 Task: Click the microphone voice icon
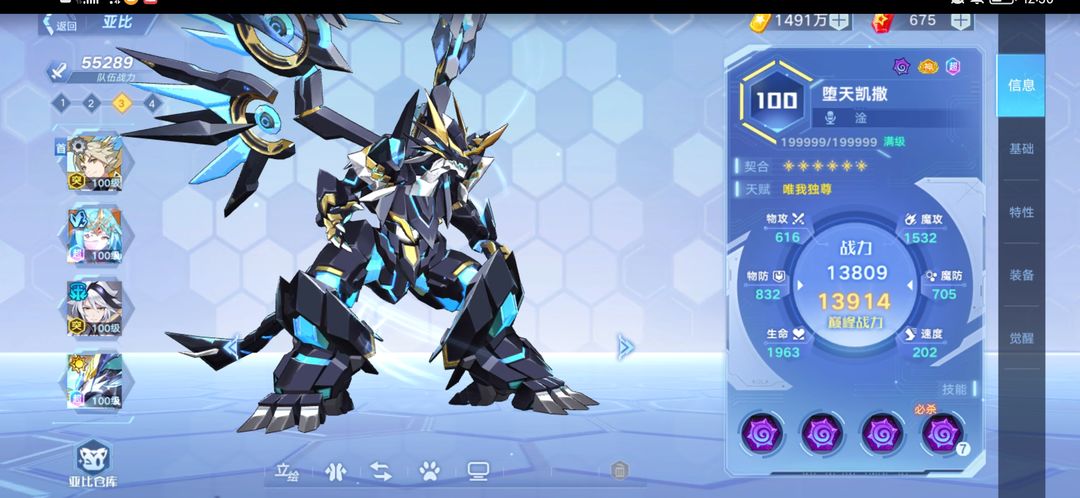coord(830,118)
